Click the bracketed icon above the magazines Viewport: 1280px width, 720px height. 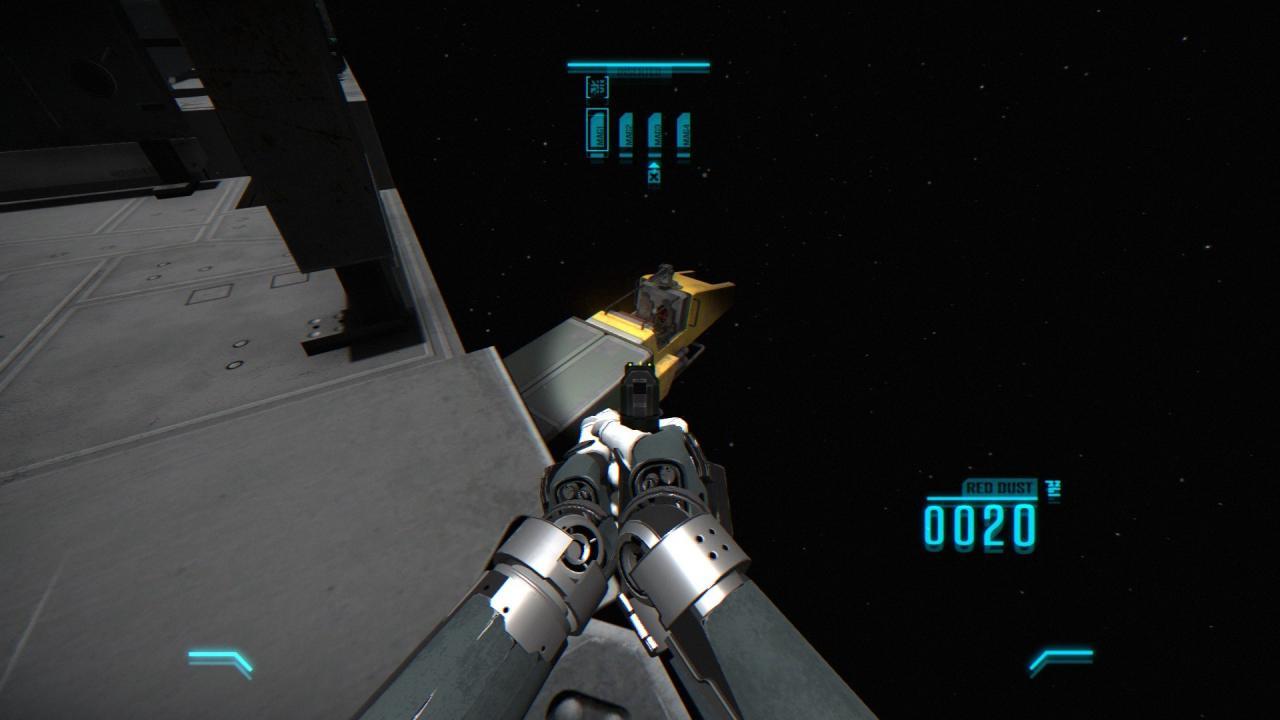pyautogui.click(x=597, y=87)
